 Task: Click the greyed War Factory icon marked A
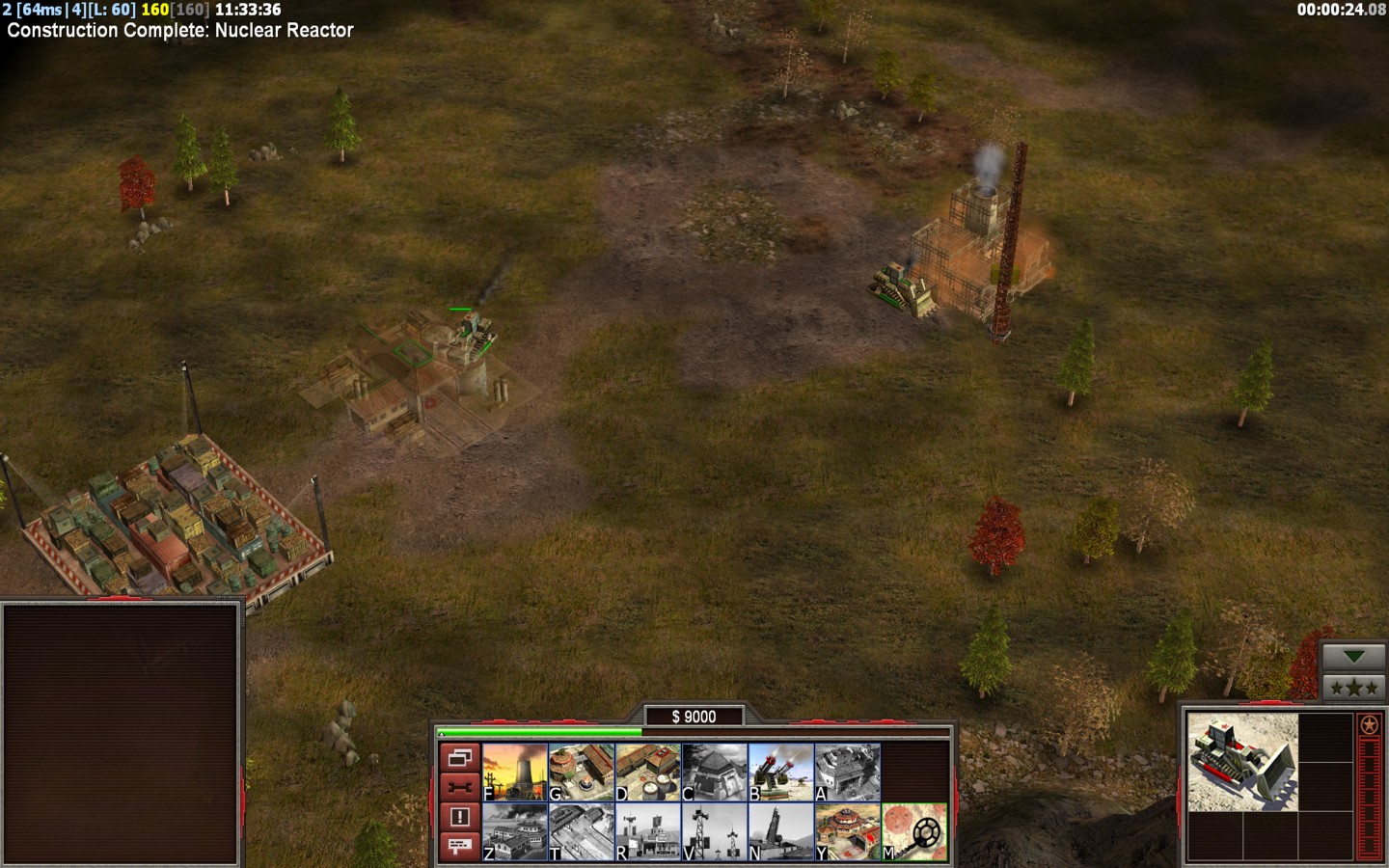[x=848, y=772]
